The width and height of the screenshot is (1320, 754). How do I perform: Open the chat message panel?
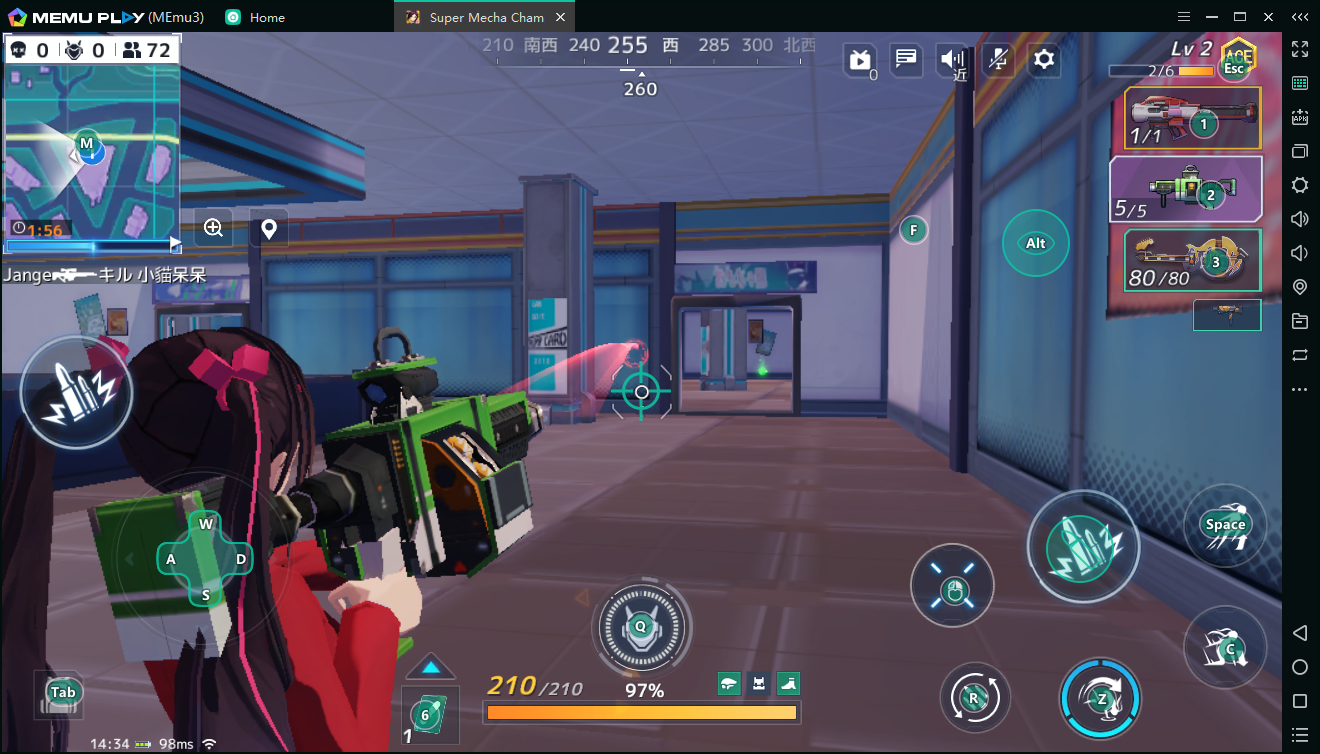coord(906,60)
